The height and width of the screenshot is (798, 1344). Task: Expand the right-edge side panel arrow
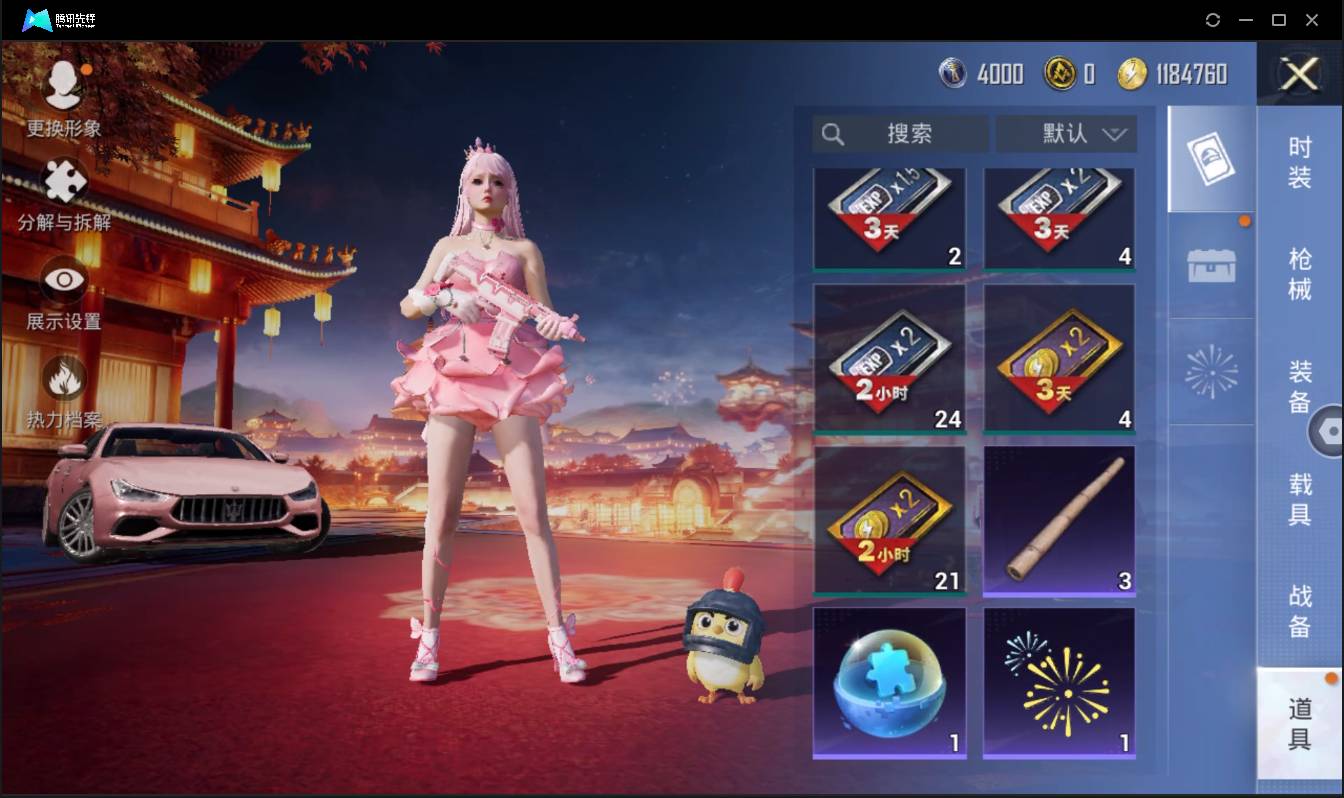pyautogui.click(x=1330, y=432)
